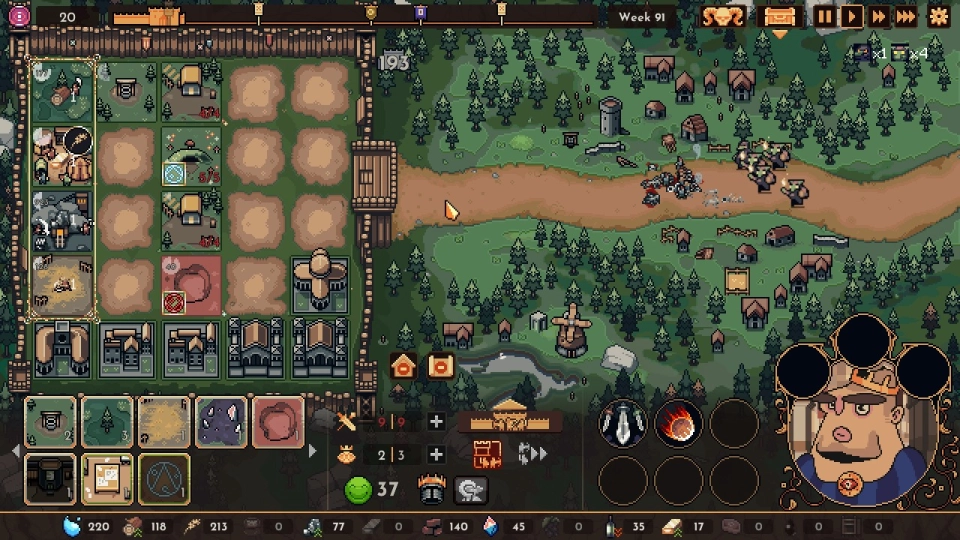Select the purple crystal rock tile card
960x540 pixels.
click(221, 422)
